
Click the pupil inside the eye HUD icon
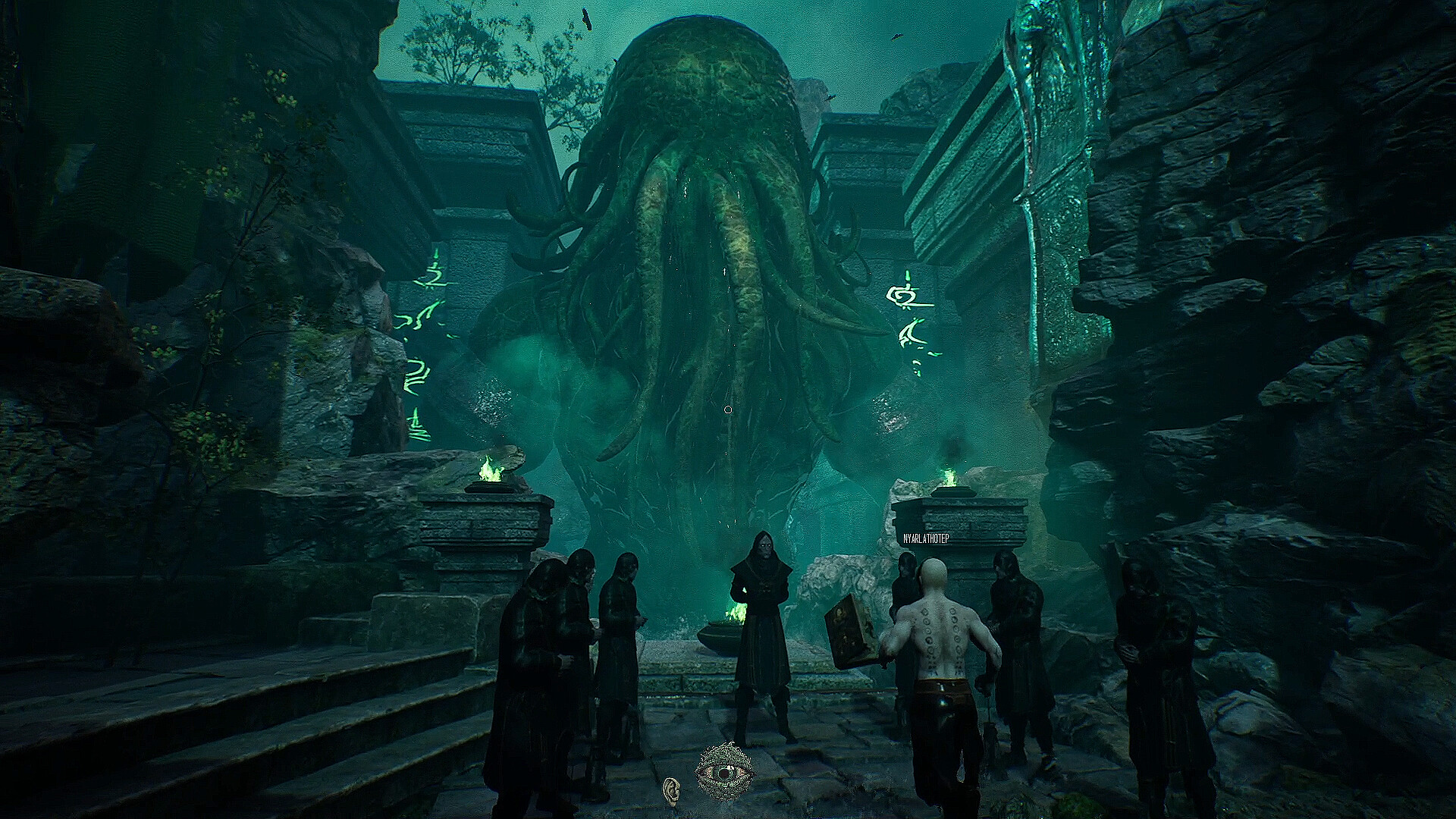coord(725,773)
